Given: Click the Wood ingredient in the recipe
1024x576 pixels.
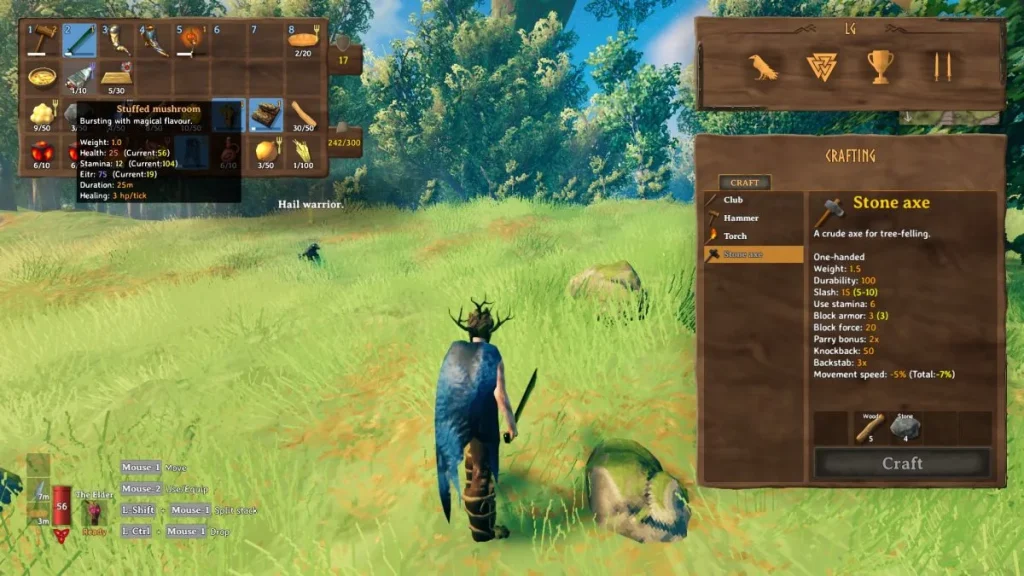Looking at the screenshot, I should [x=869, y=428].
